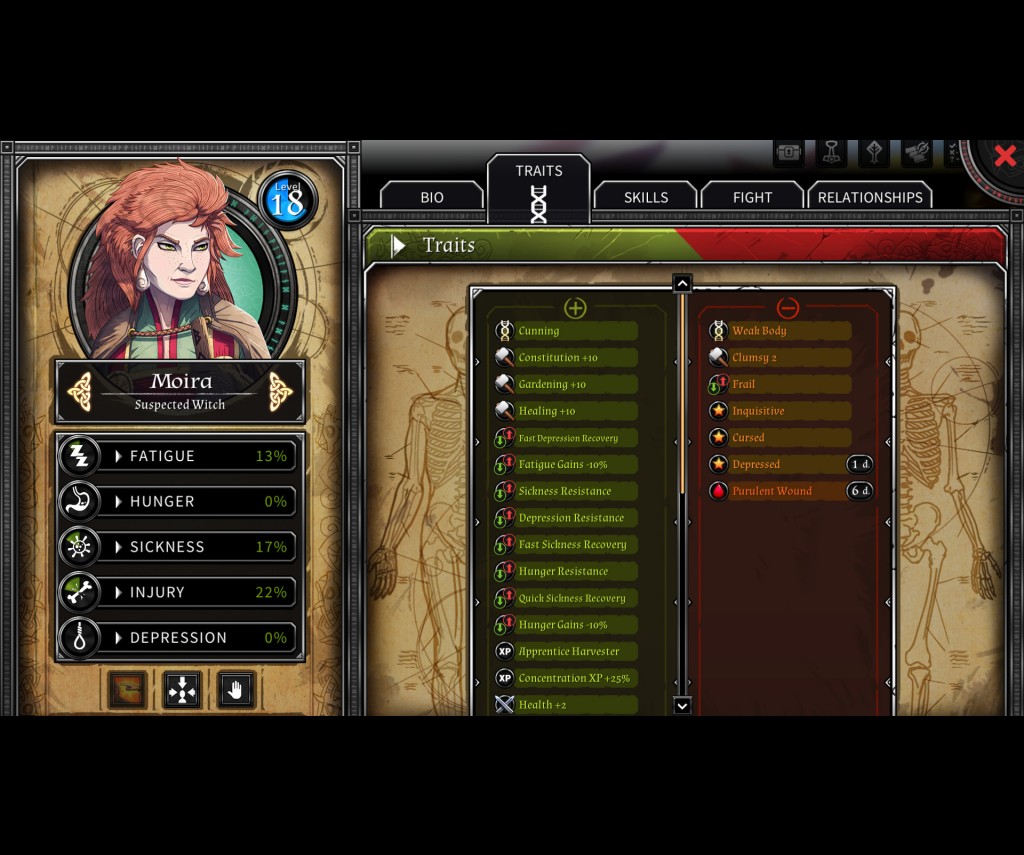The image size is (1024, 855).
Task: Expand the Fatigue status row
Action: pos(180,456)
